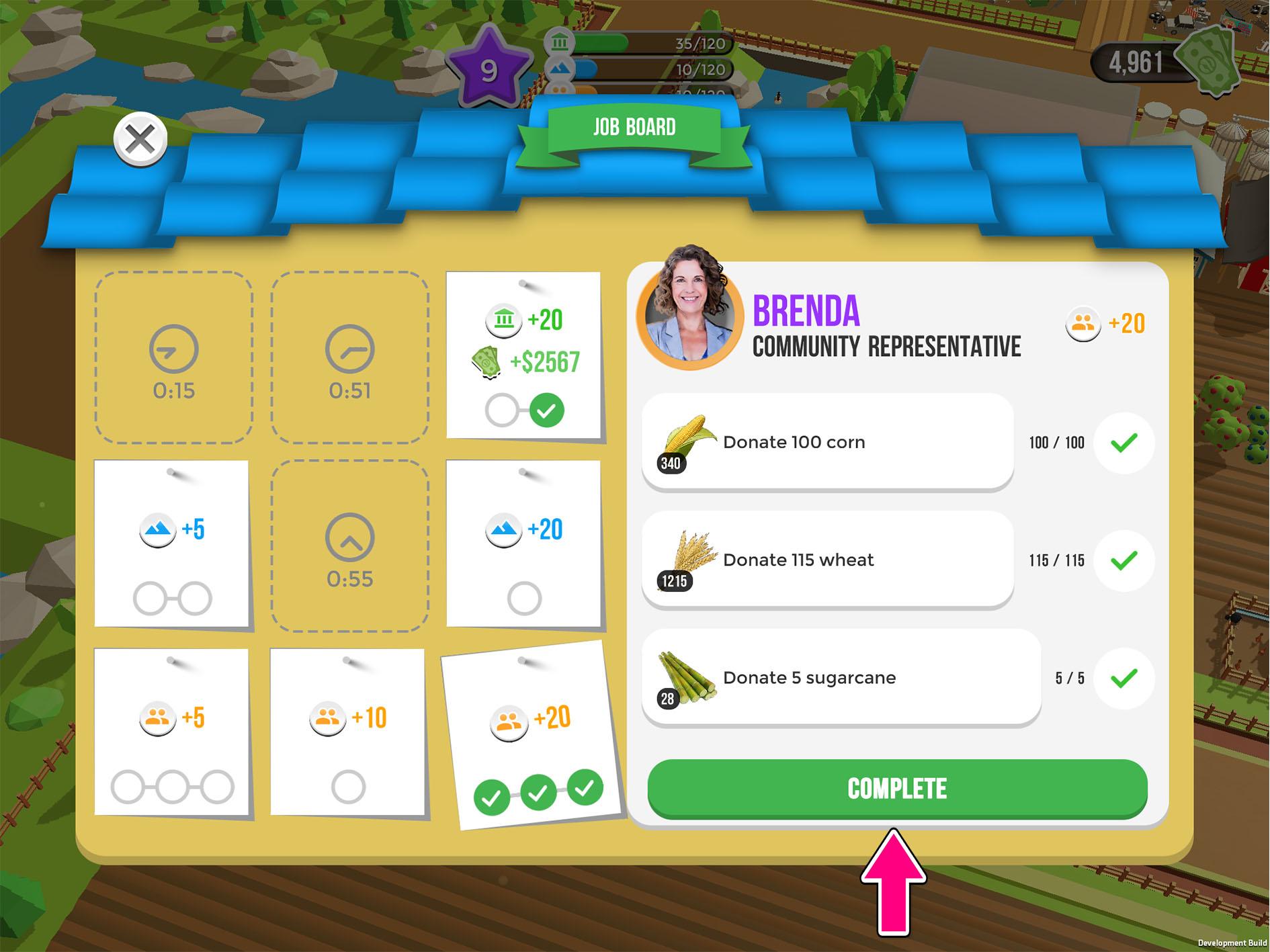
Task: Choose the empty job slot with 0:55 timer
Action: [x=349, y=546]
